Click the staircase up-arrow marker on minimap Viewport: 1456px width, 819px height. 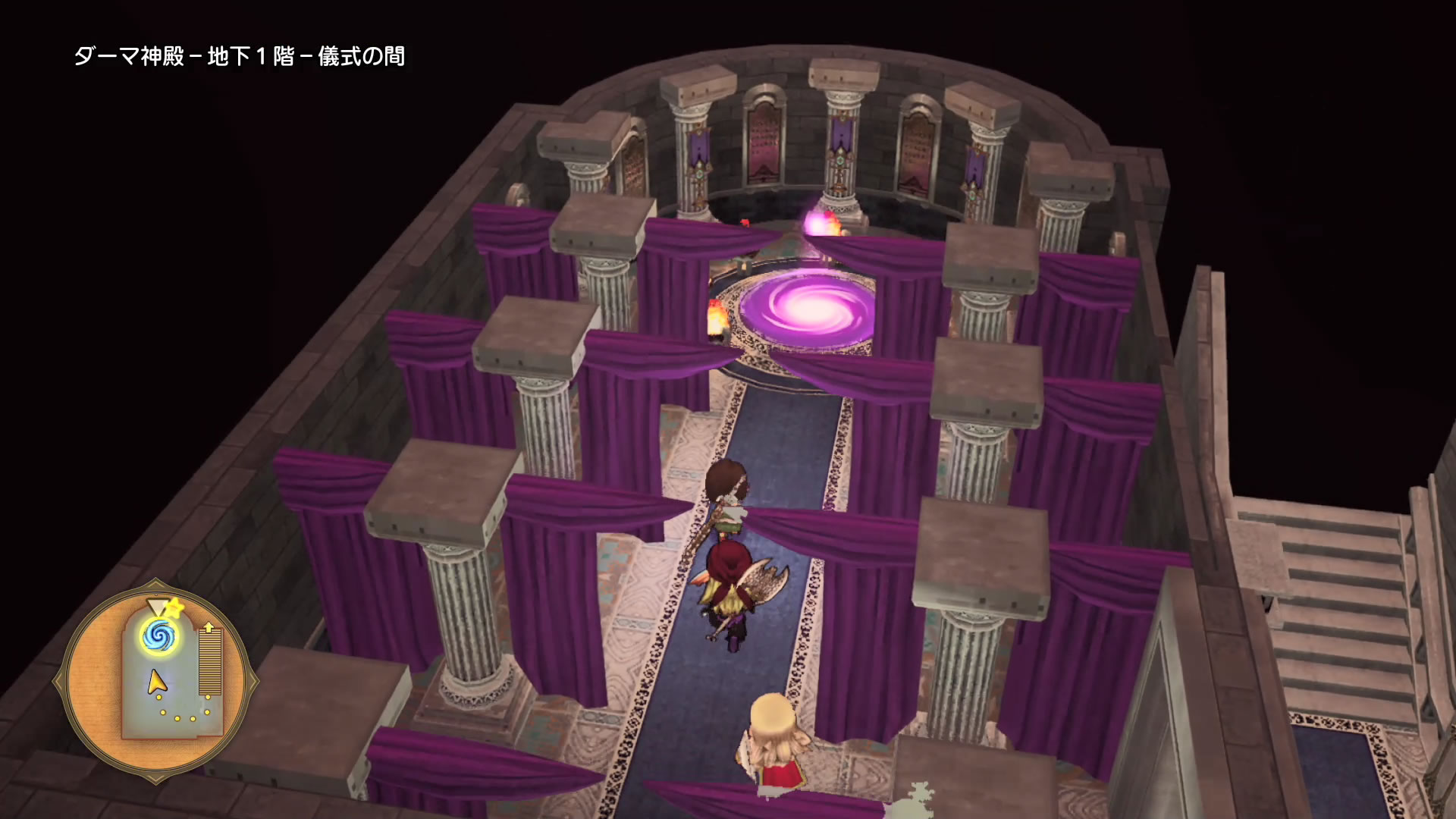click(x=209, y=628)
